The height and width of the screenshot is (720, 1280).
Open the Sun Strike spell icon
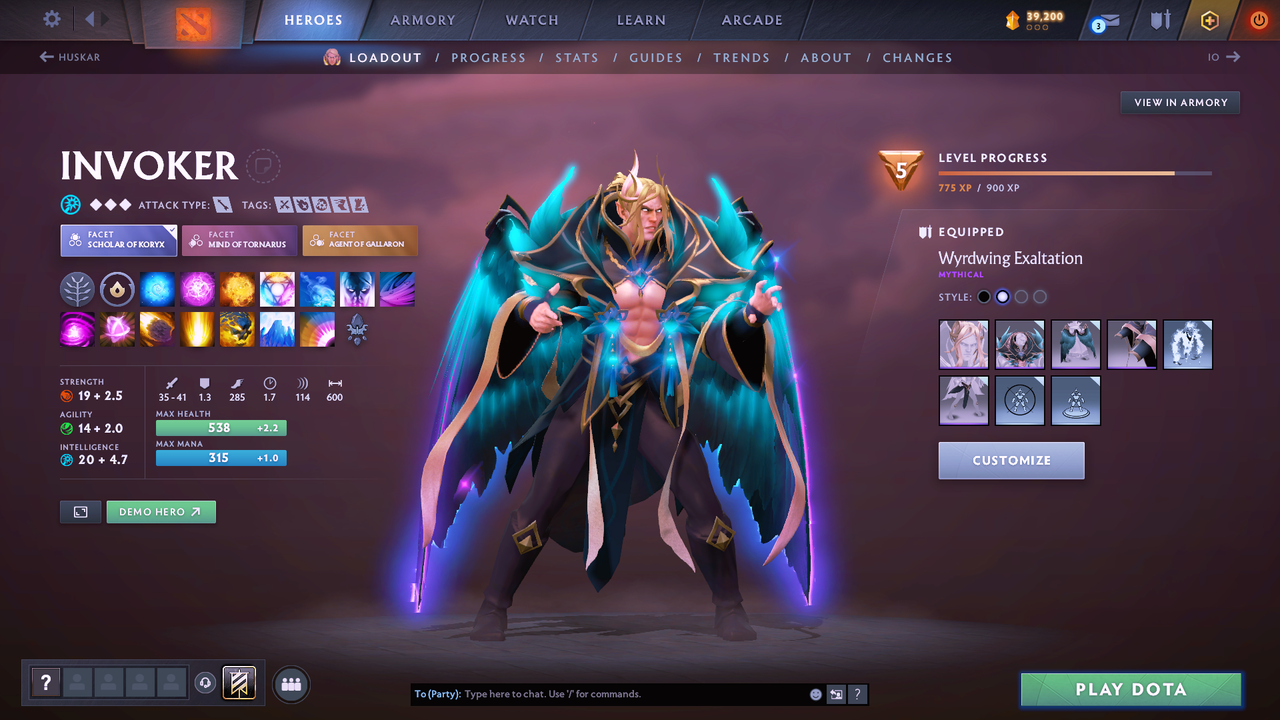[x=197, y=330]
